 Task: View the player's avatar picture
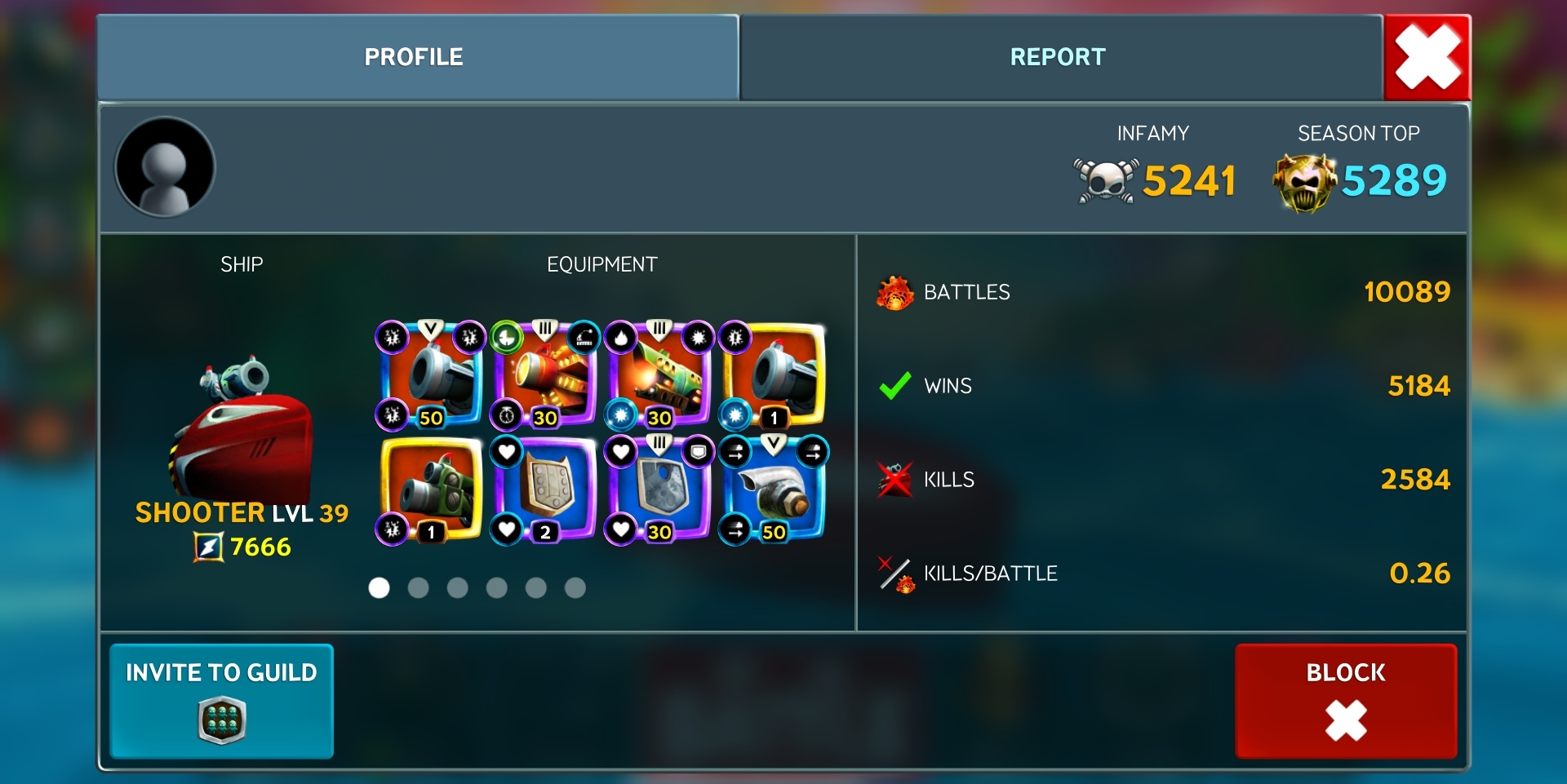[x=166, y=167]
